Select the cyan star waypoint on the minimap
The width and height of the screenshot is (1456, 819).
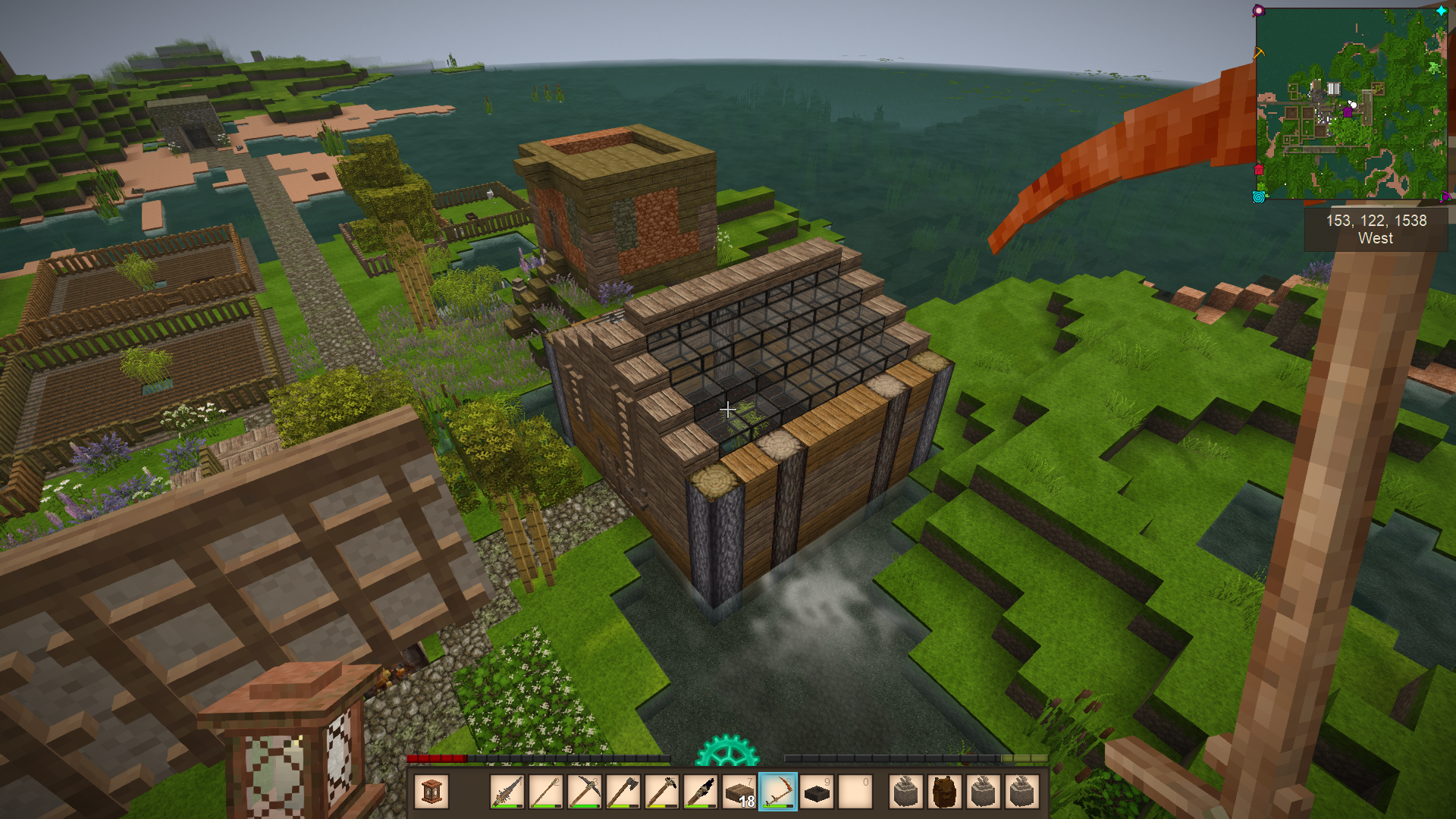[x=1441, y=11]
